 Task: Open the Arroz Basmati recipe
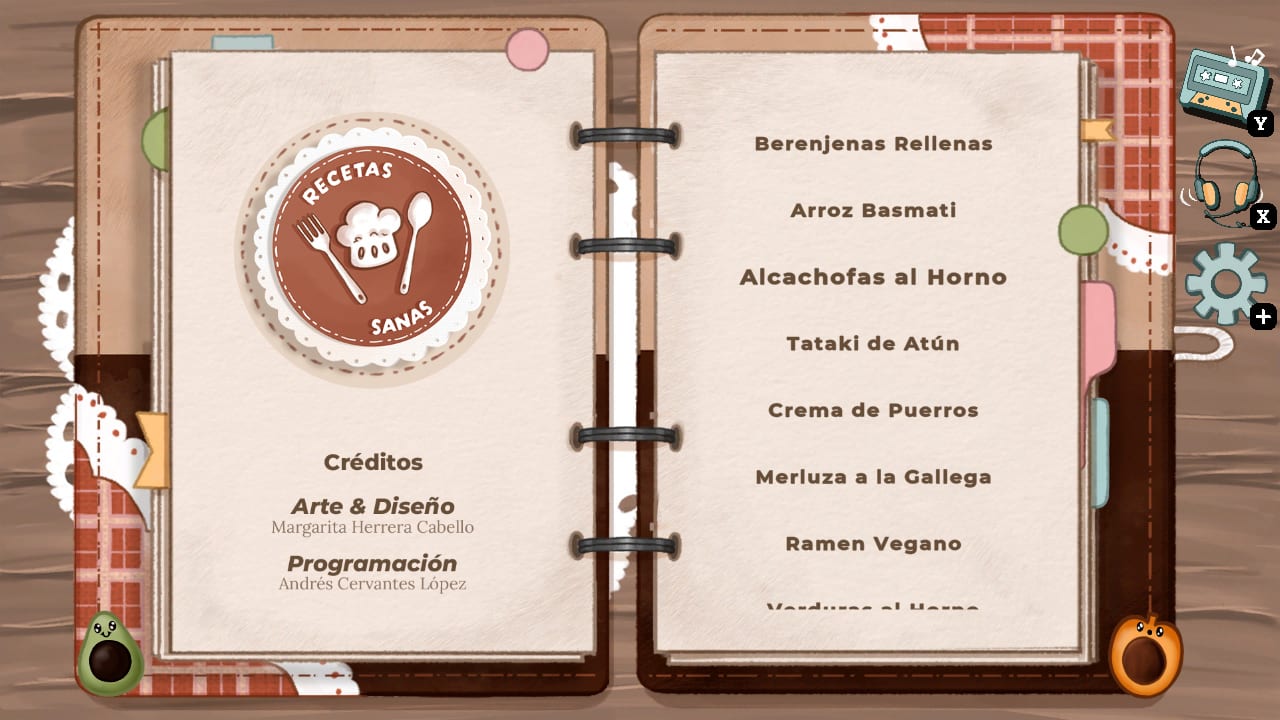coord(873,210)
